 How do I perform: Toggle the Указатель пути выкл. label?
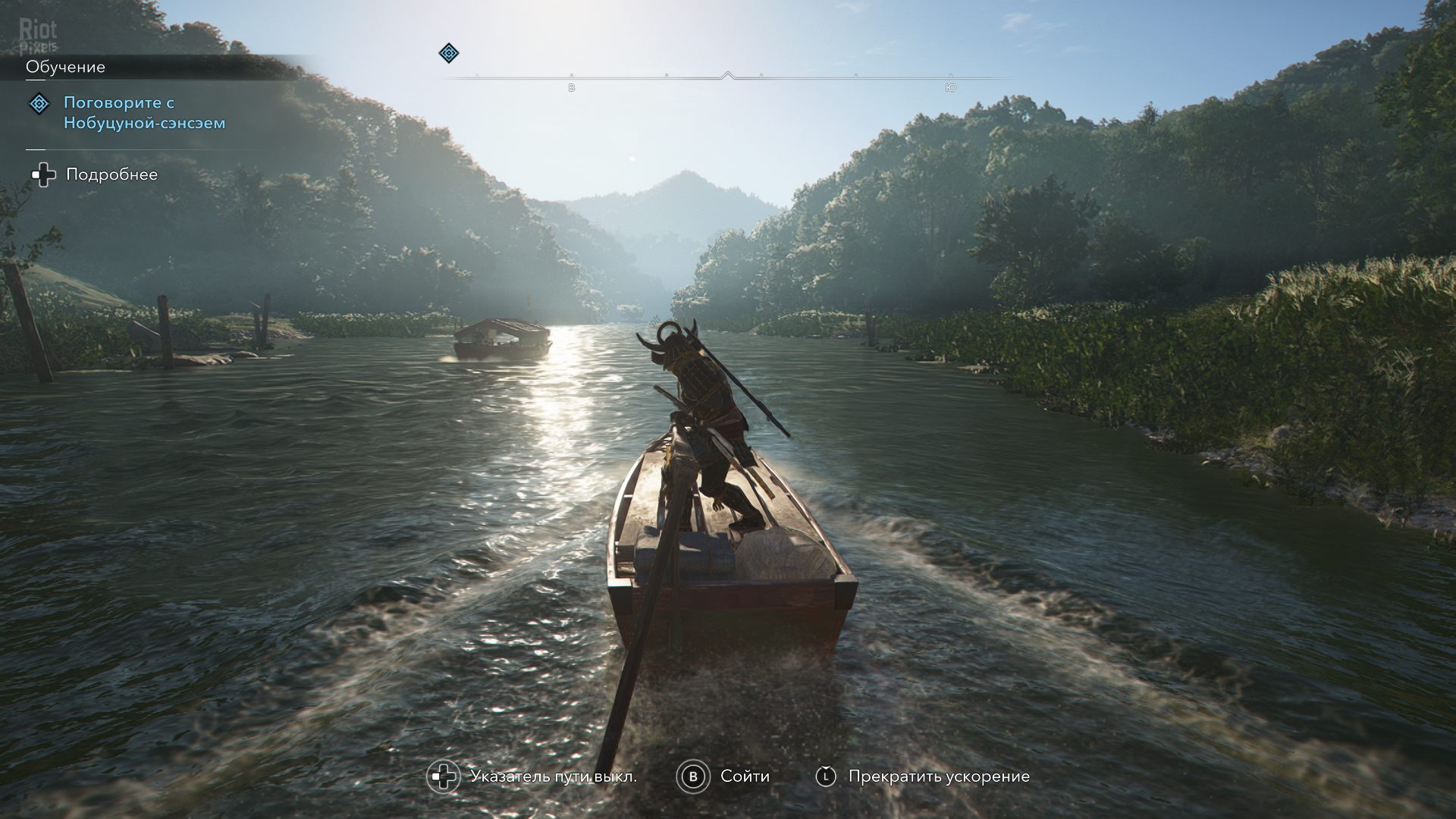click(553, 777)
